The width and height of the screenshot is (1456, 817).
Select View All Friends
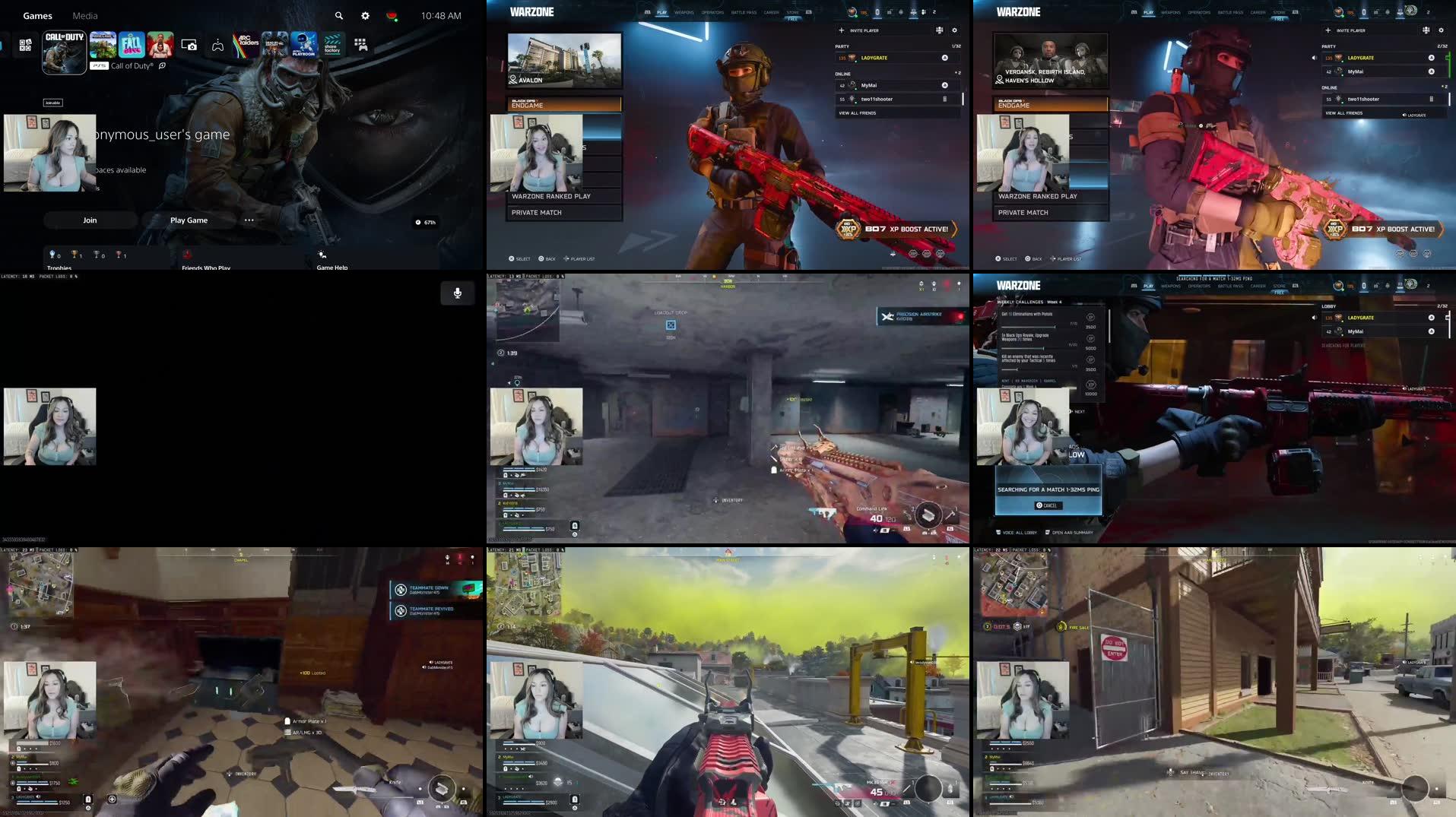point(858,113)
